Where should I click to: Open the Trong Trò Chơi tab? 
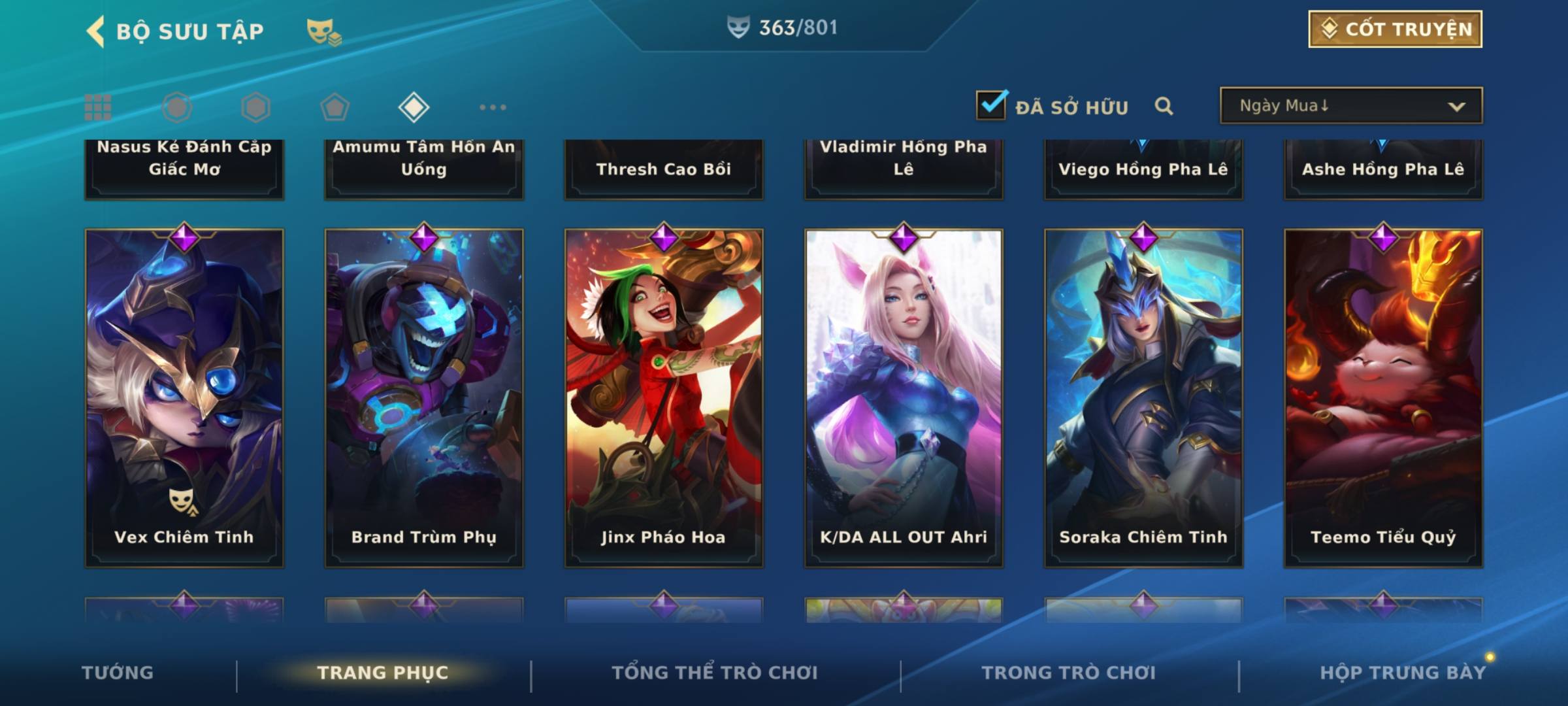pos(1068,673)
